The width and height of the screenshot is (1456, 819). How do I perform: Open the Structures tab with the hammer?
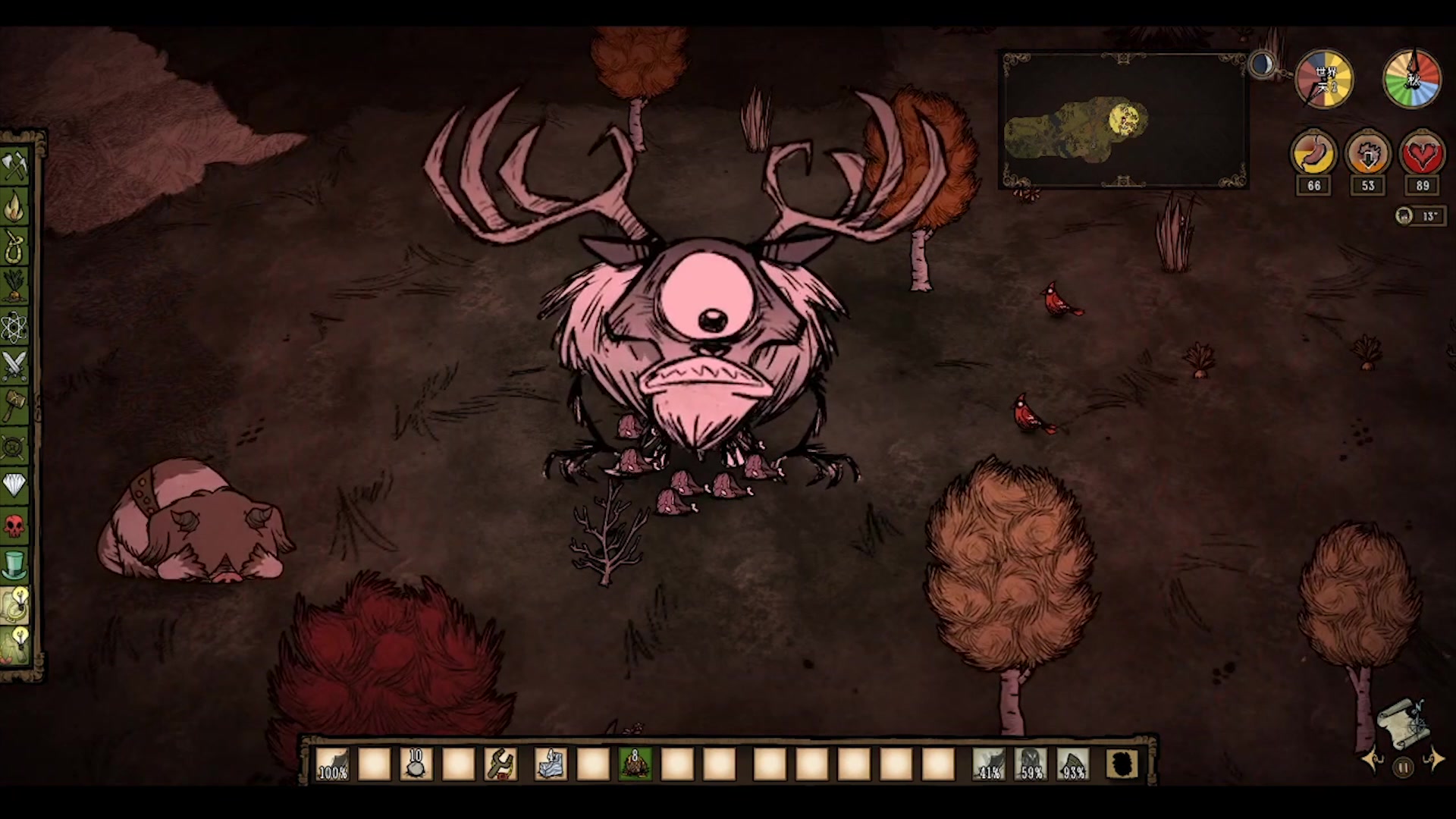click(x=15, y=406)
